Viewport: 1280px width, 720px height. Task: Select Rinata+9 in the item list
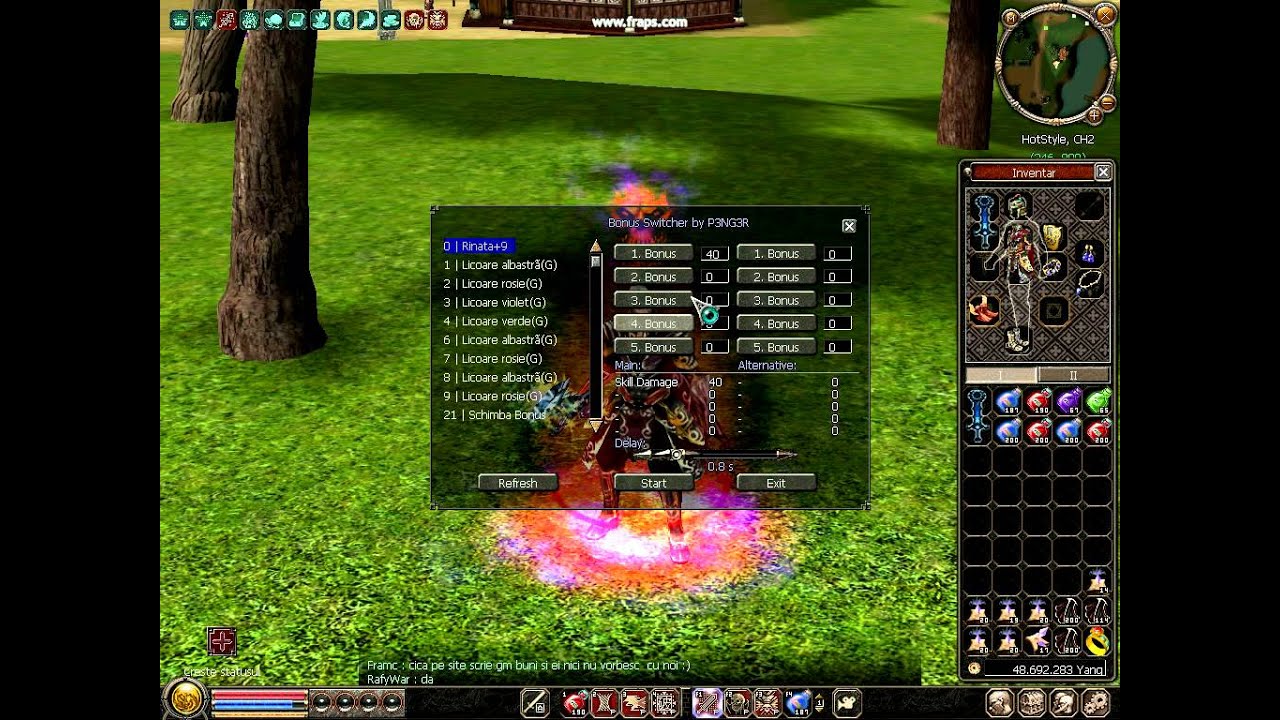pos(477,246)
